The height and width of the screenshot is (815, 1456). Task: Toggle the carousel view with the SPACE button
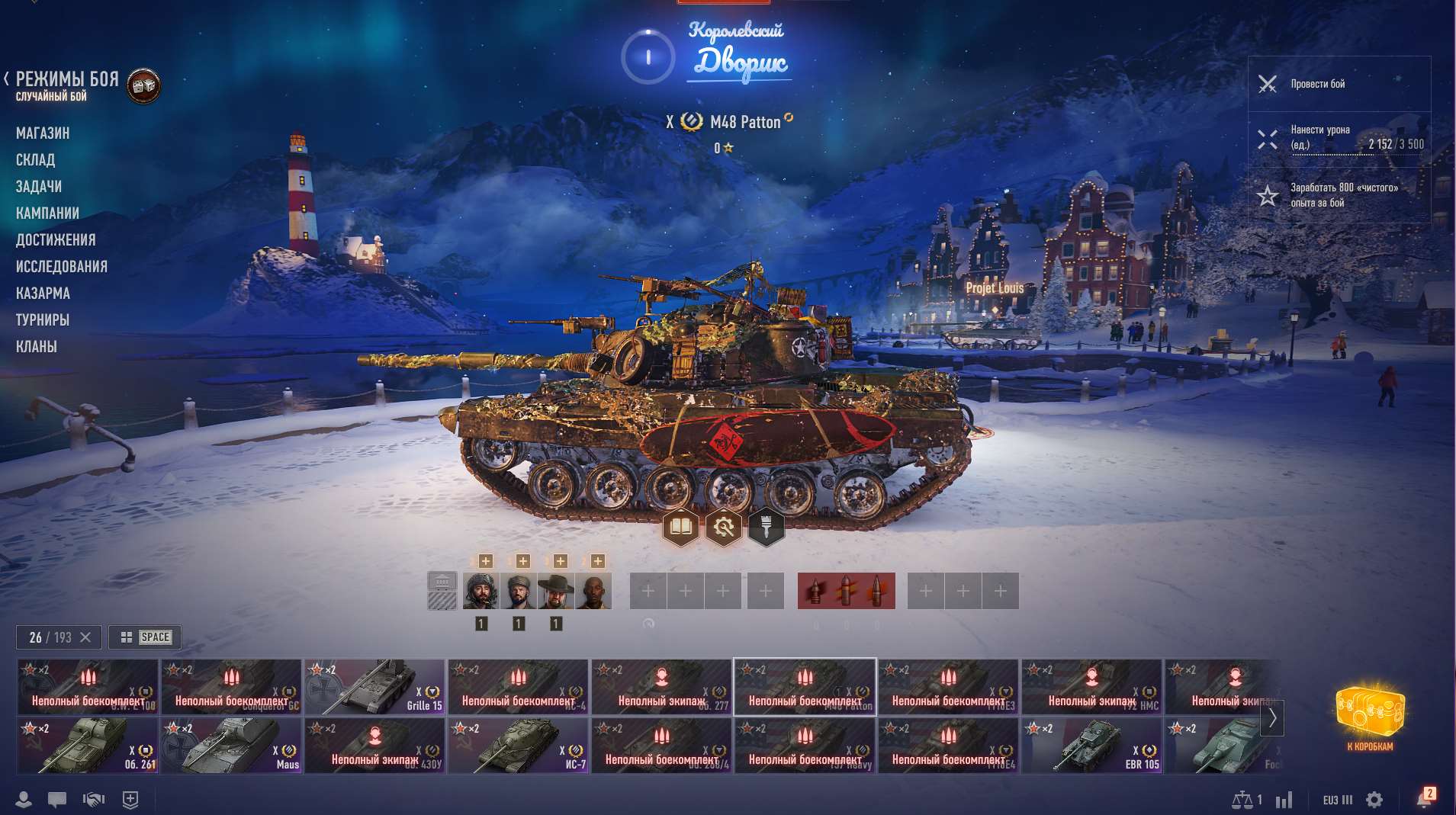click(146, 637)
